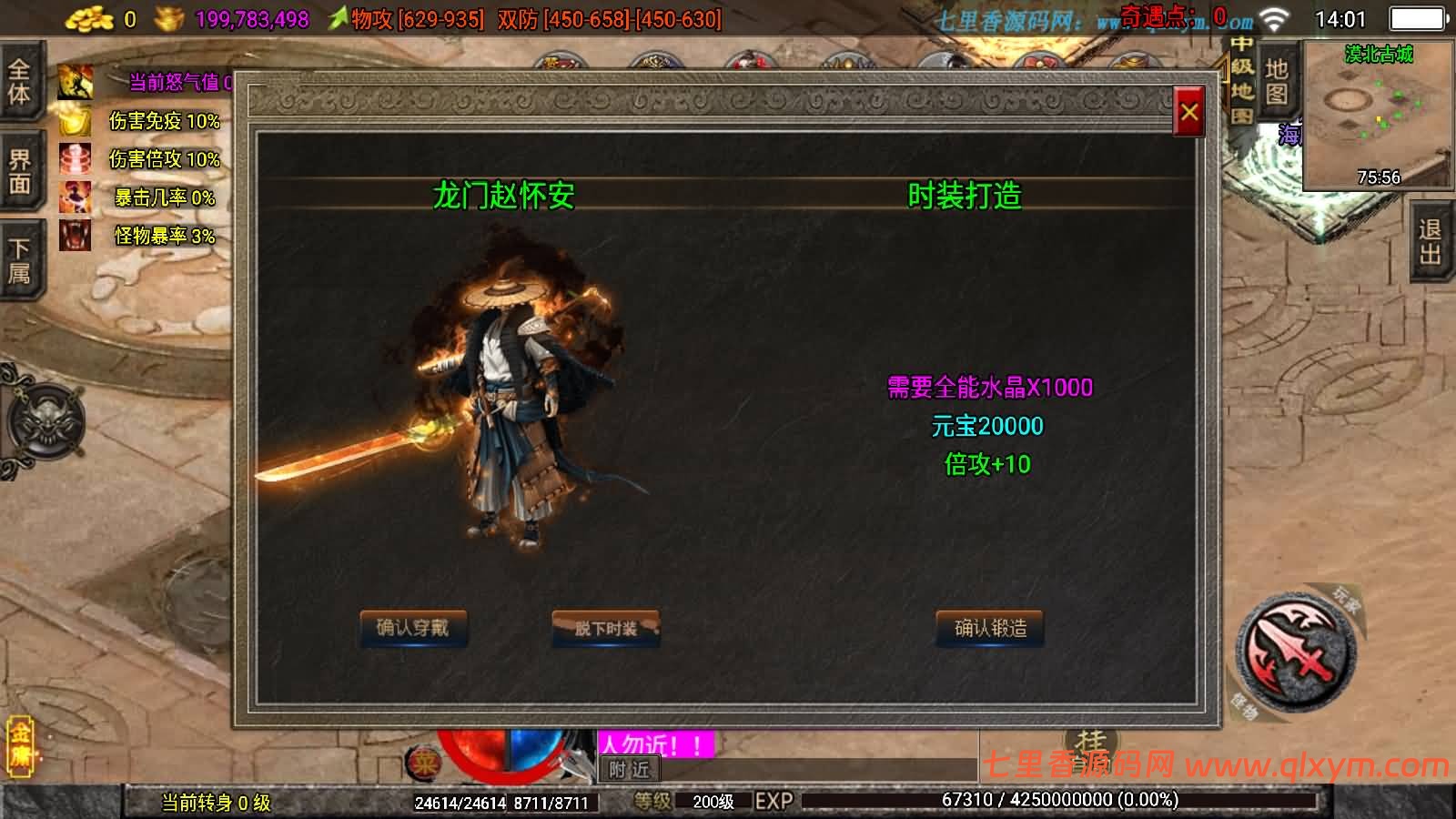The image size is (1456, 819).
Task: Open the 全体 (All) sidebar panel
Action: click(x=20, y=77)
